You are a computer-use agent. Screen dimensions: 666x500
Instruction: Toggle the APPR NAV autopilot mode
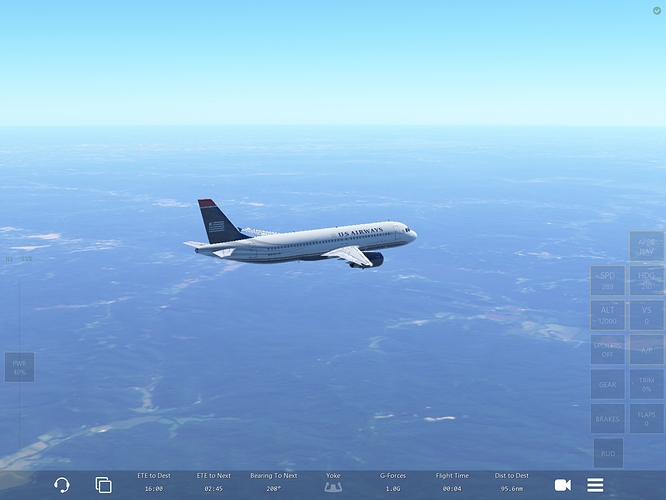[x=647, y=246]
